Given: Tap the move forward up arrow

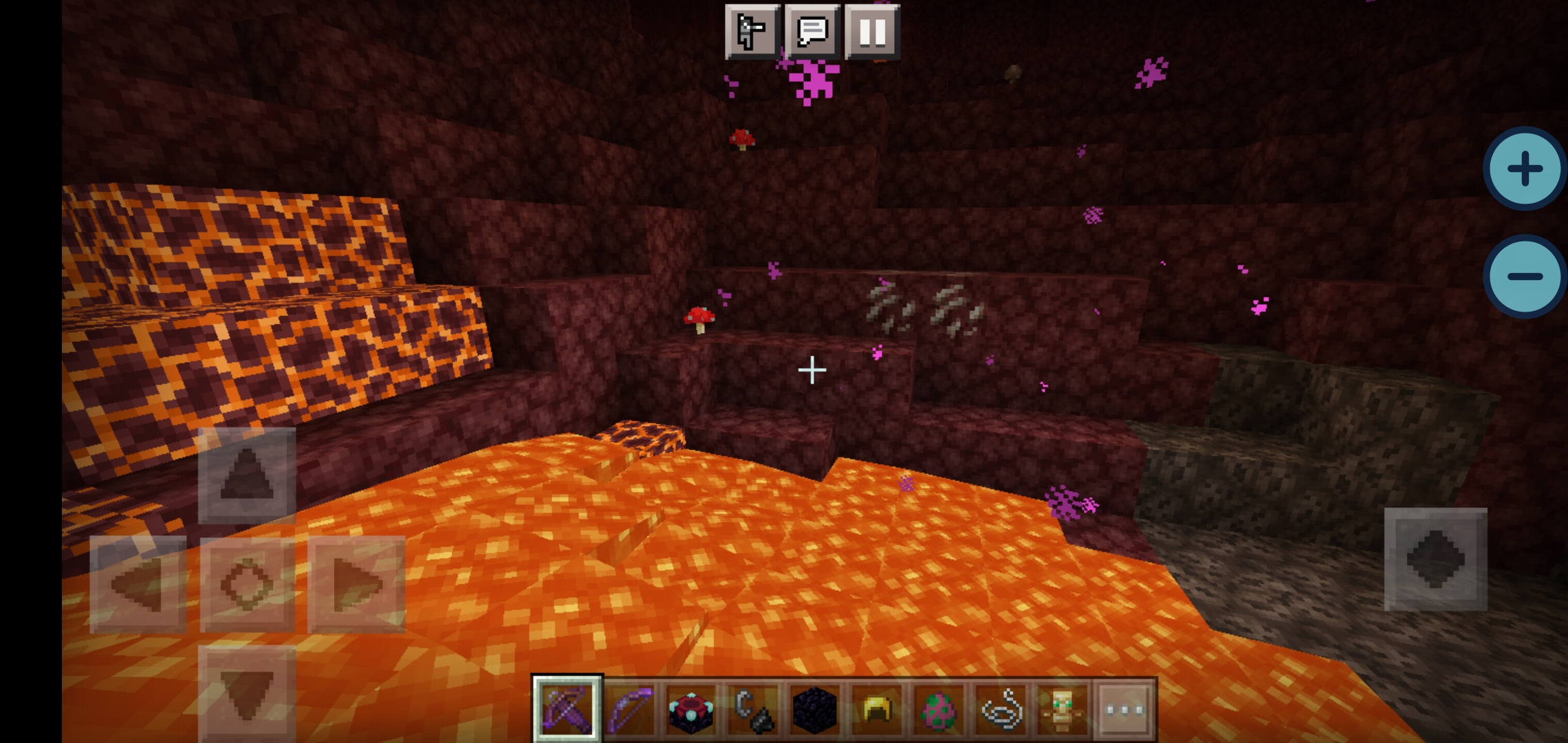Looking at the screenshot, I should click(247, 475).
